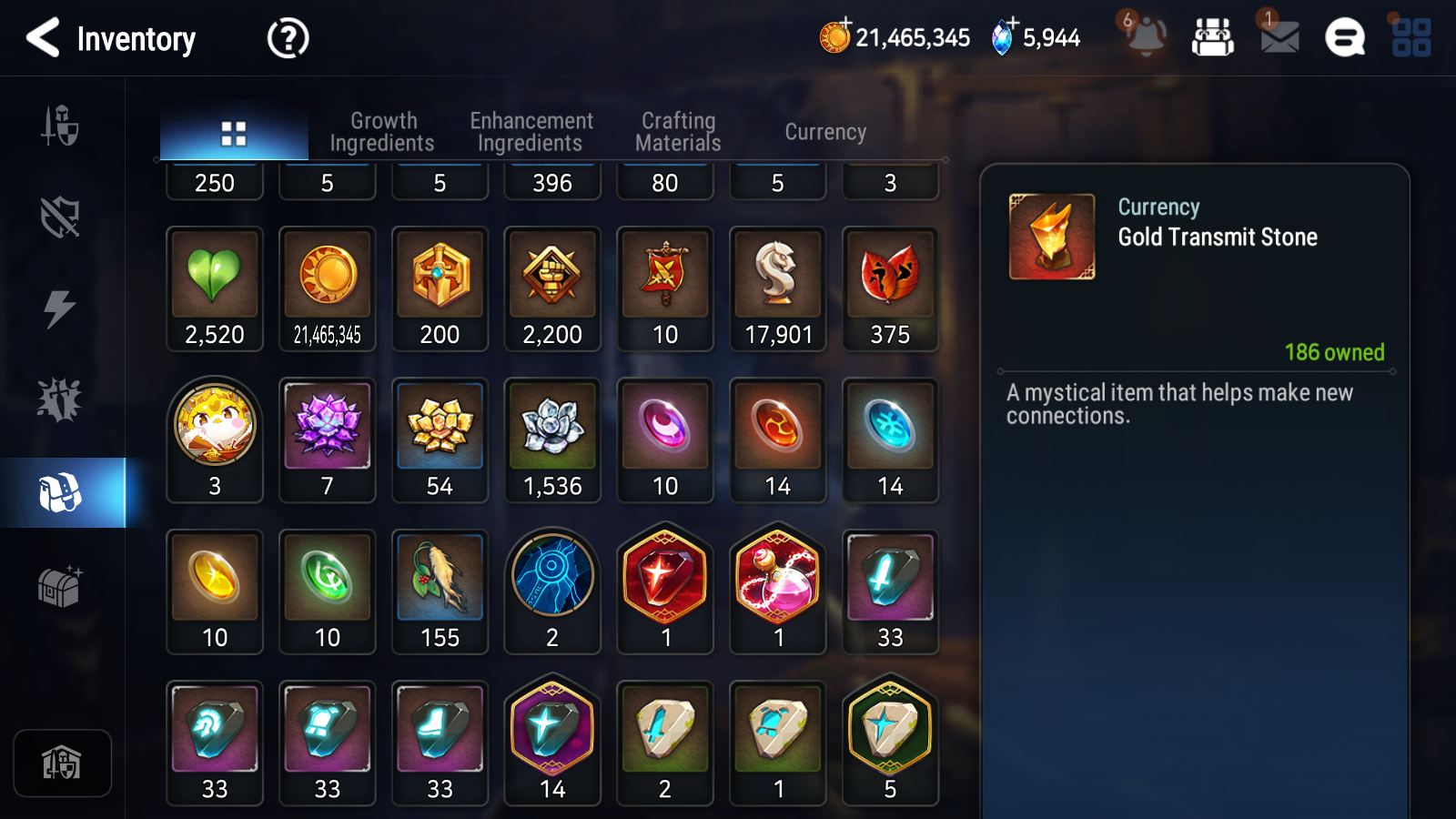Screen dimensions: 1456x819
Task: Open the chat bubble icon
Action: pos(1344,38)
